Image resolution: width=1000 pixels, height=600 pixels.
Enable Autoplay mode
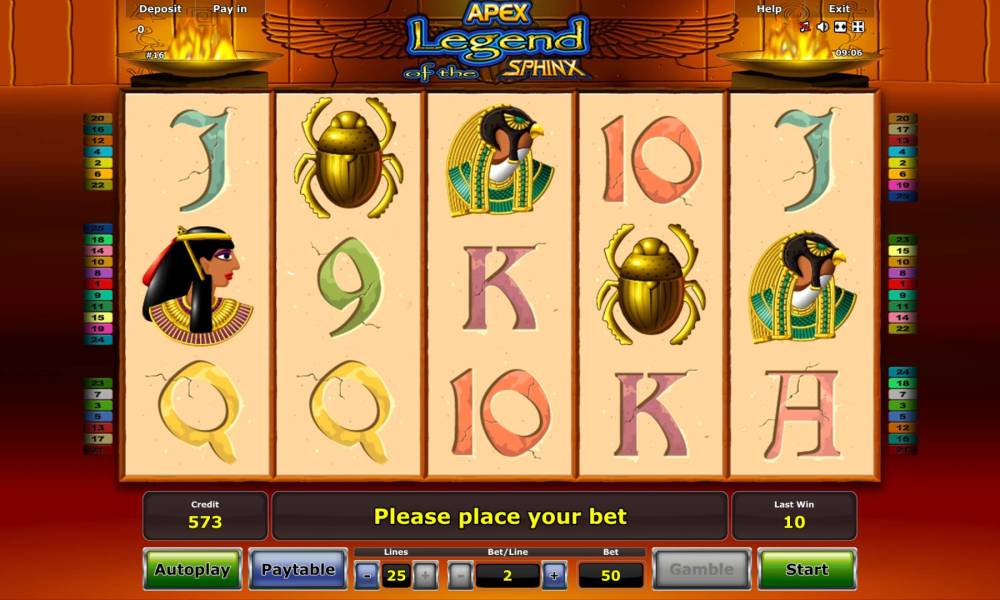192,569
